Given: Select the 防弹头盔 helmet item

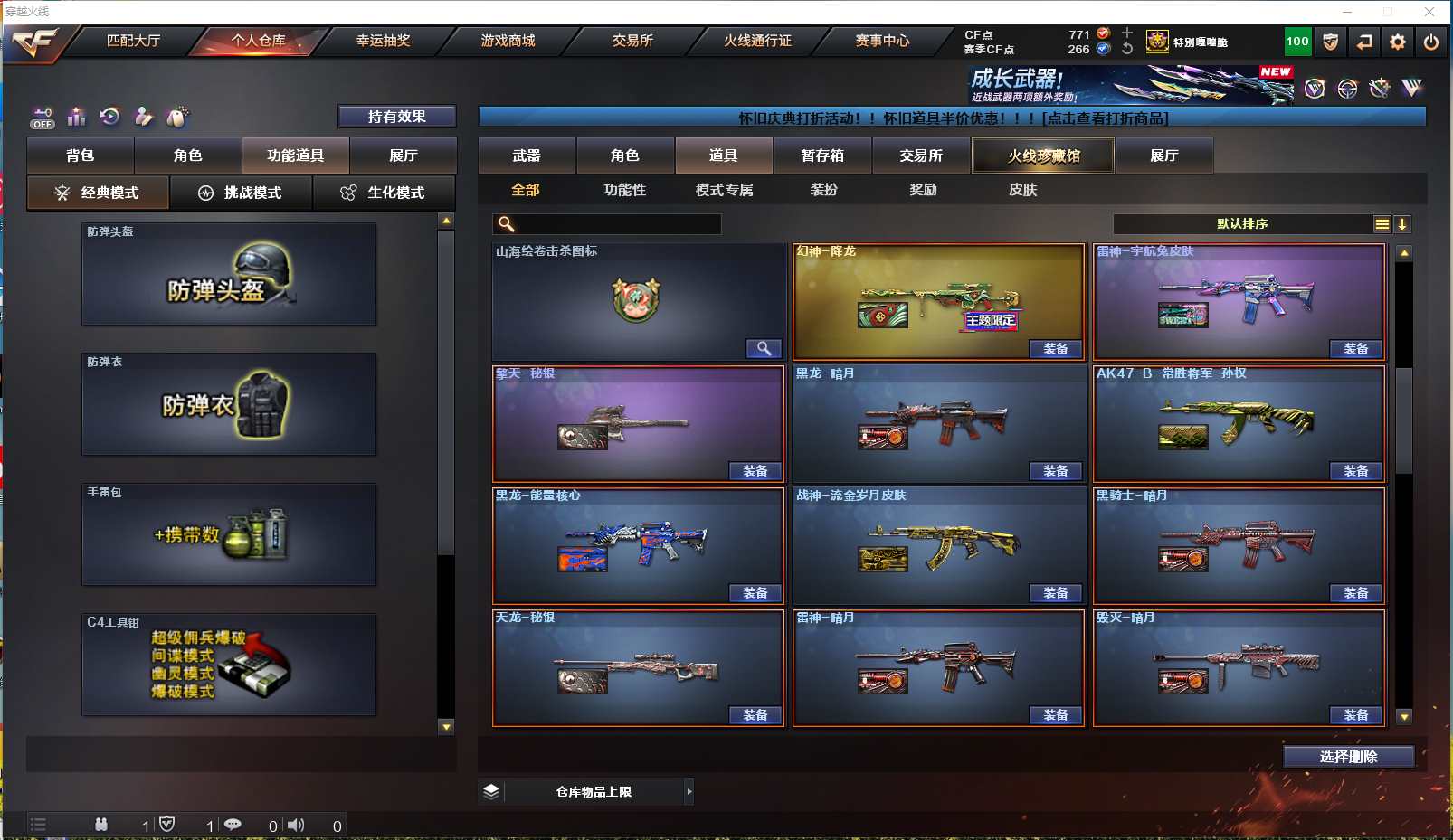Looking at the screenshot, I should click(229, 274).
